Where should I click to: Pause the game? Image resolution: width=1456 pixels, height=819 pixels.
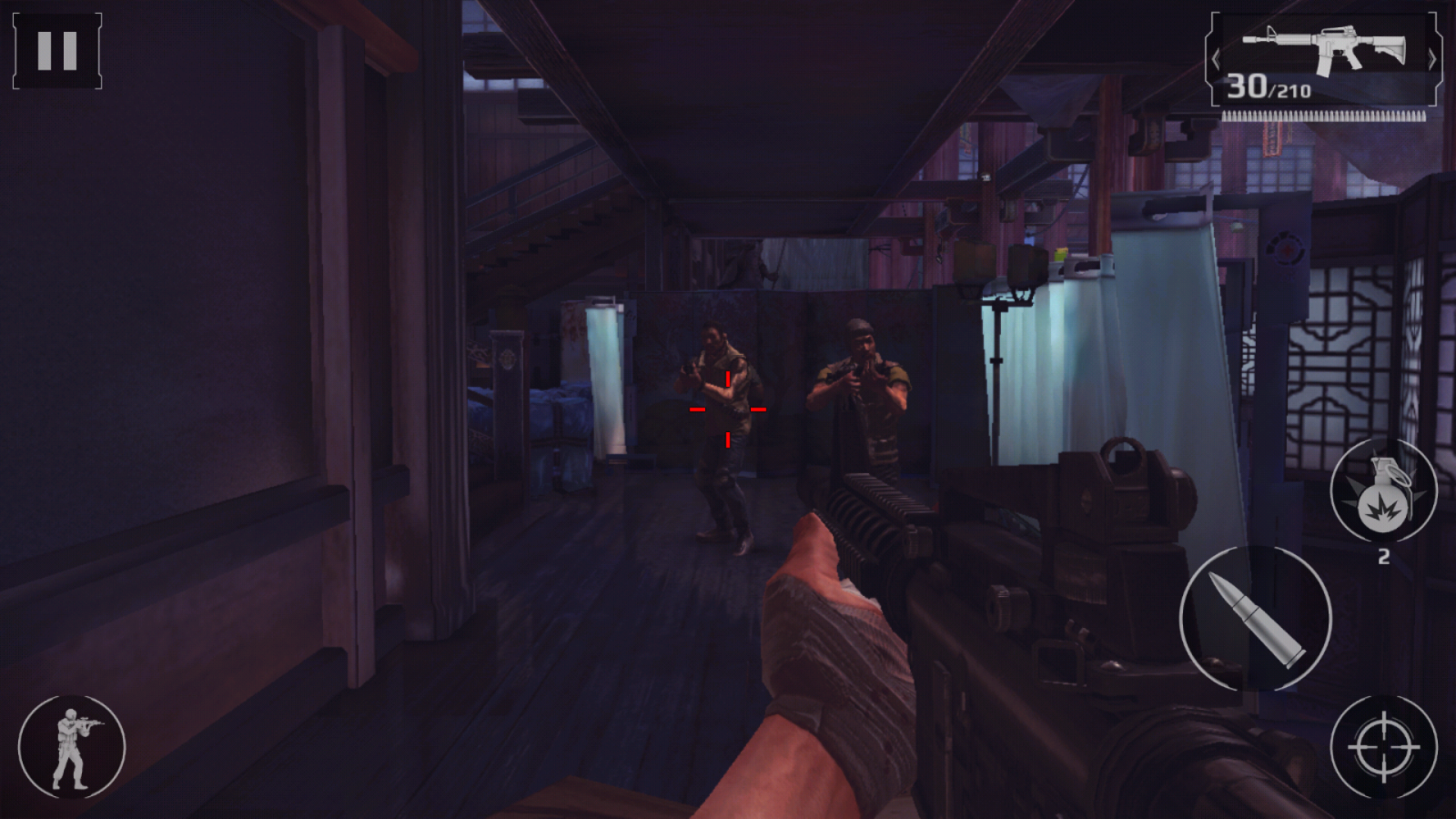click(56, 51)
